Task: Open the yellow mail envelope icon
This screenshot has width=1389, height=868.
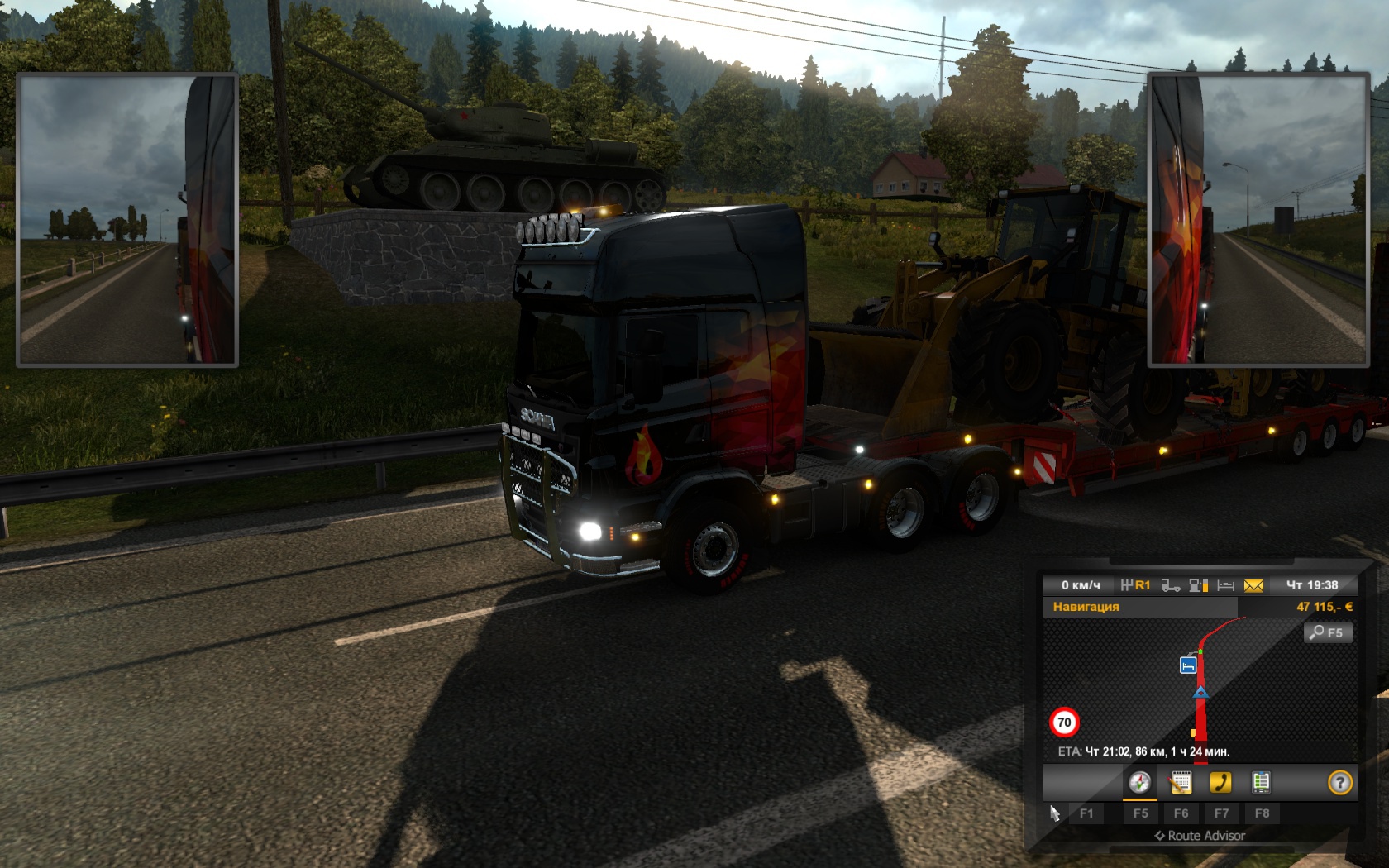Action: coord(1253,585)
